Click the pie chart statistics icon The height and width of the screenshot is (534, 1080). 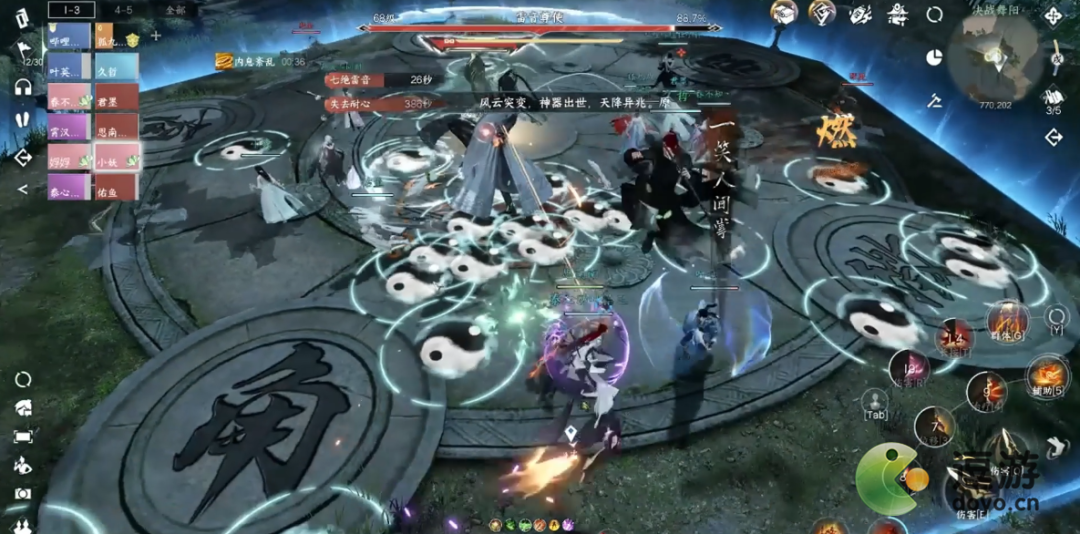point(935,57)
